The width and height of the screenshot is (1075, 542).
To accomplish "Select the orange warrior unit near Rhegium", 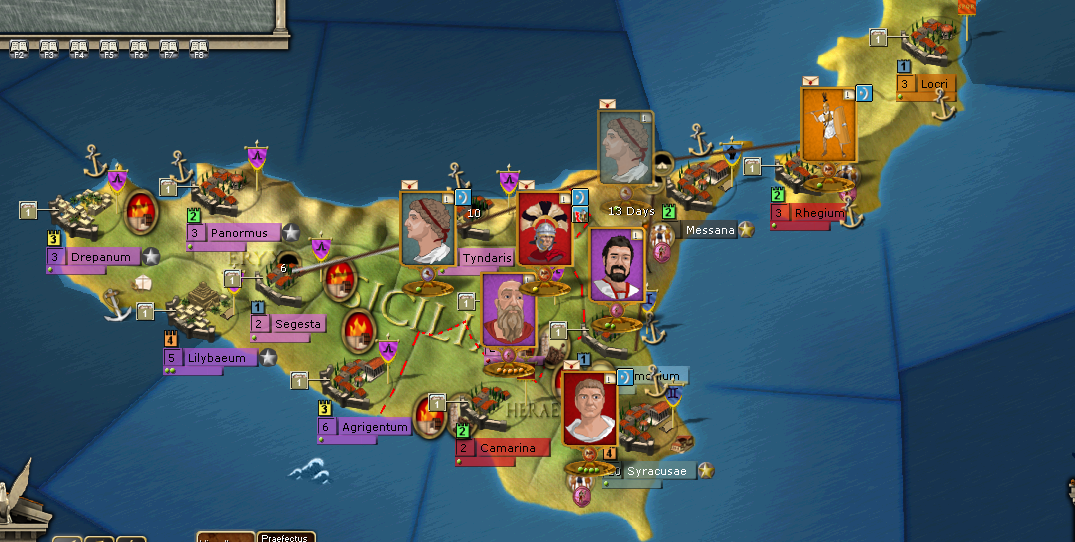I will [828, 124].
